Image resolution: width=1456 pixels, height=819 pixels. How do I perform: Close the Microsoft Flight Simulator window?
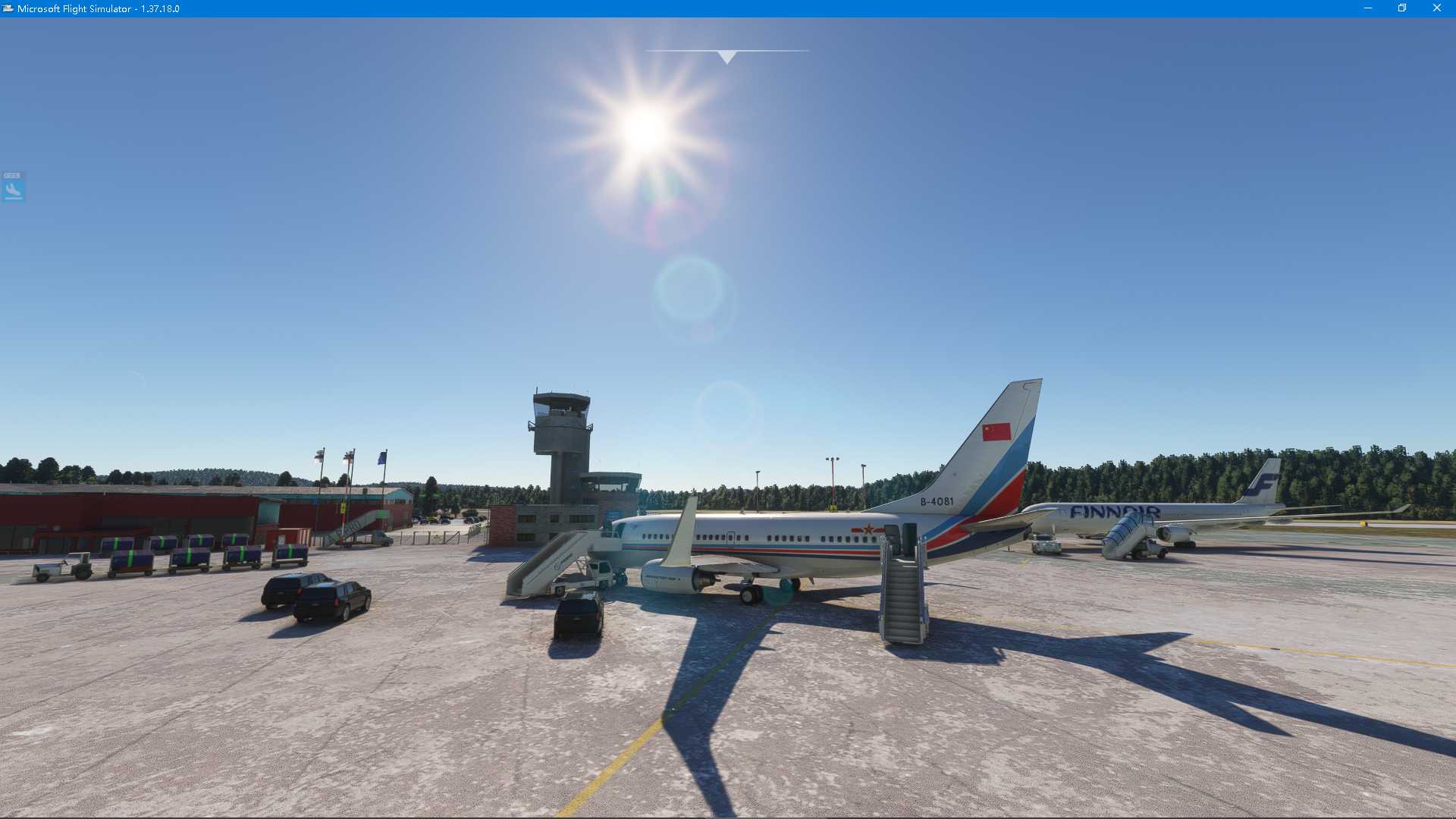coord(1438,8)
